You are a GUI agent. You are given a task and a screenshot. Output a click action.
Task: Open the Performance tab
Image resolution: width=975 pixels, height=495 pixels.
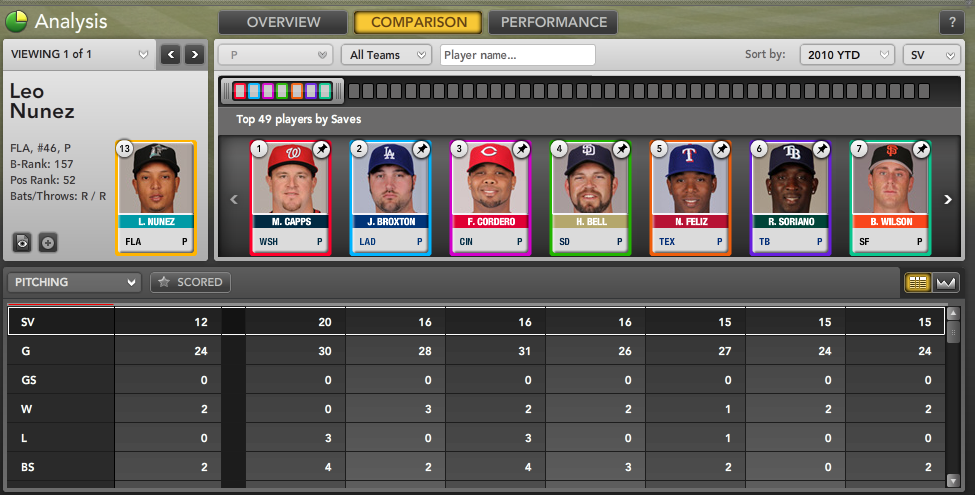553,22
